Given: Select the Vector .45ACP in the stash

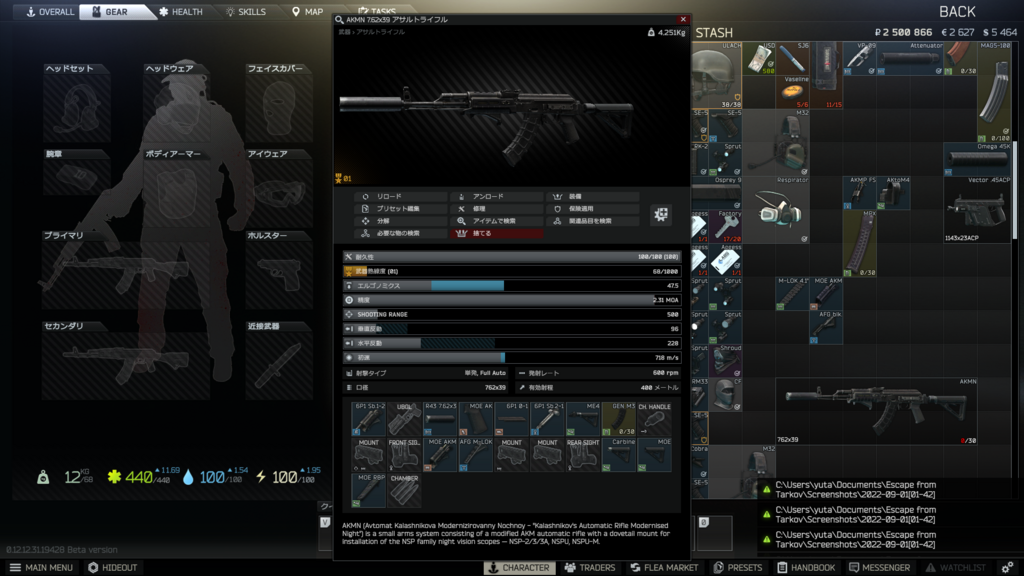Looking at the screenshot, I should pyautogui.click(x=977, y=209).
